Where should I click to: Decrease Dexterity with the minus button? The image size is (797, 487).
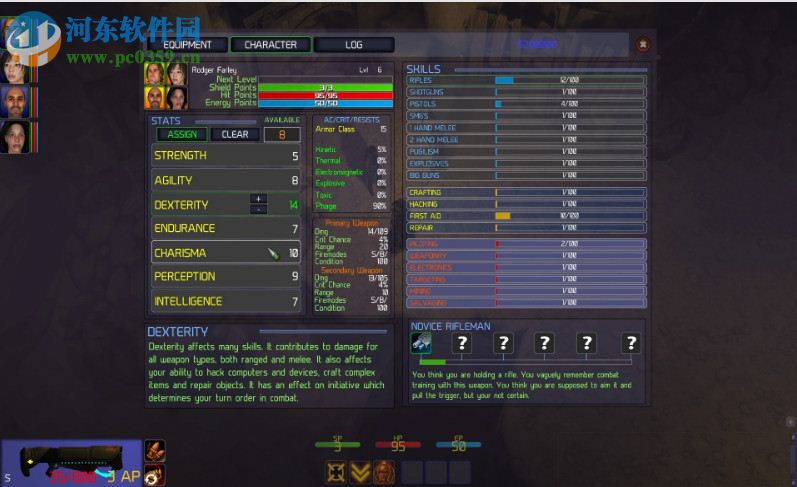point(258,209)
